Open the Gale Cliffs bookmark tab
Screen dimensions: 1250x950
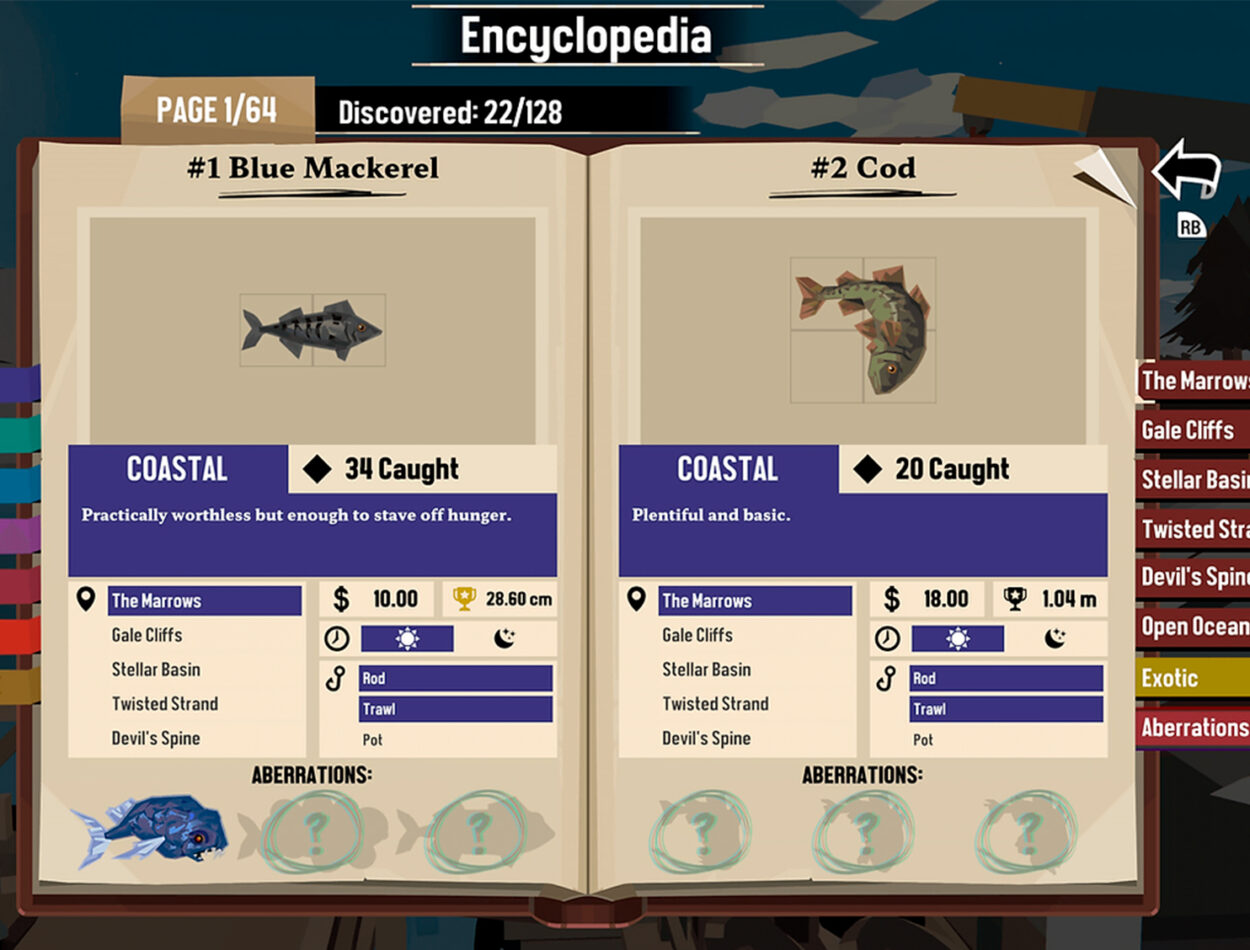(1190, 430)
